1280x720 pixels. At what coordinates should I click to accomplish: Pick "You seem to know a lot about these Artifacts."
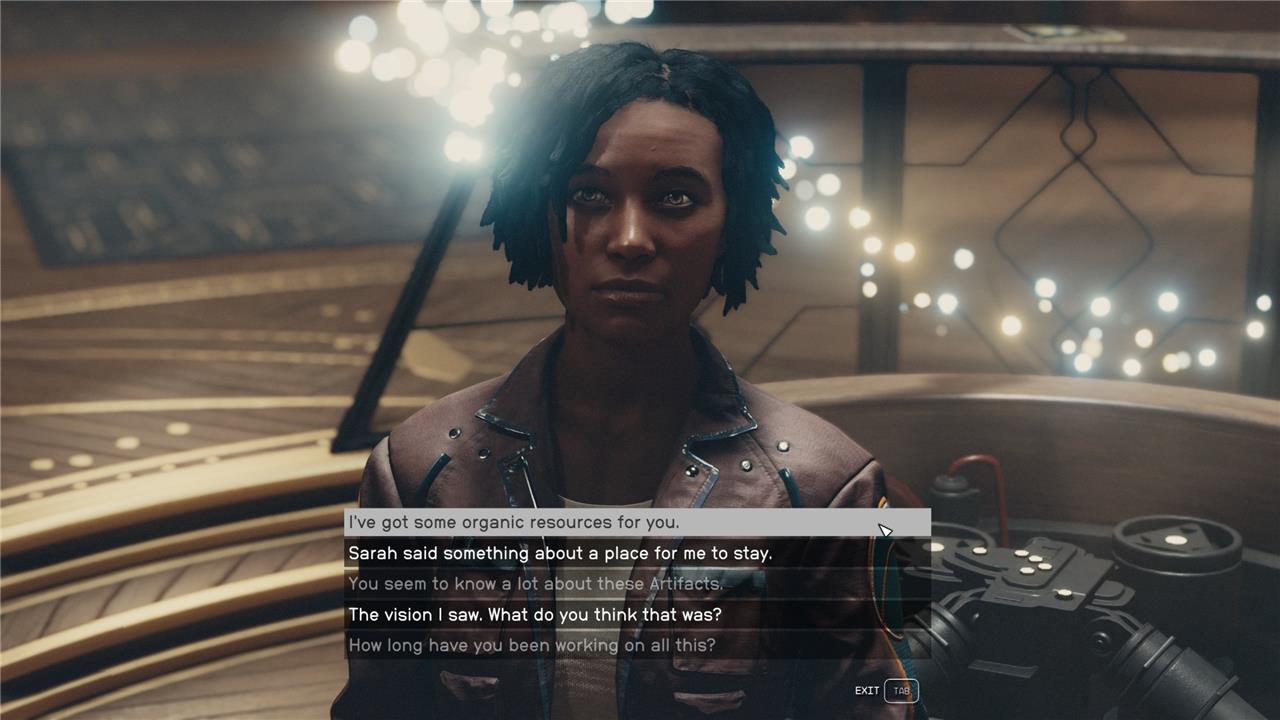click(x=536, y=584)
